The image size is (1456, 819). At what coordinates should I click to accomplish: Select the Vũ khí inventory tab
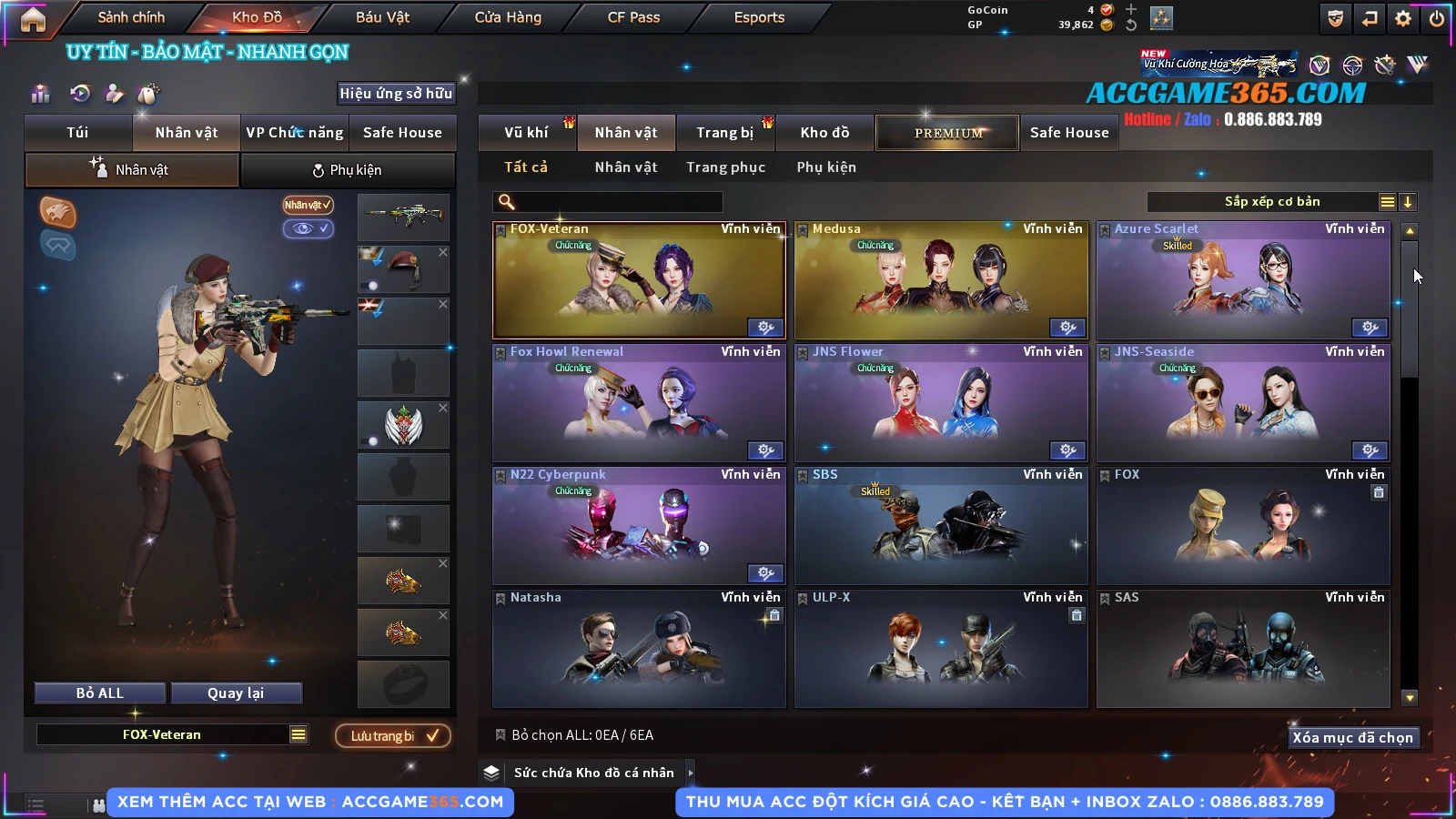click(526, 133)
